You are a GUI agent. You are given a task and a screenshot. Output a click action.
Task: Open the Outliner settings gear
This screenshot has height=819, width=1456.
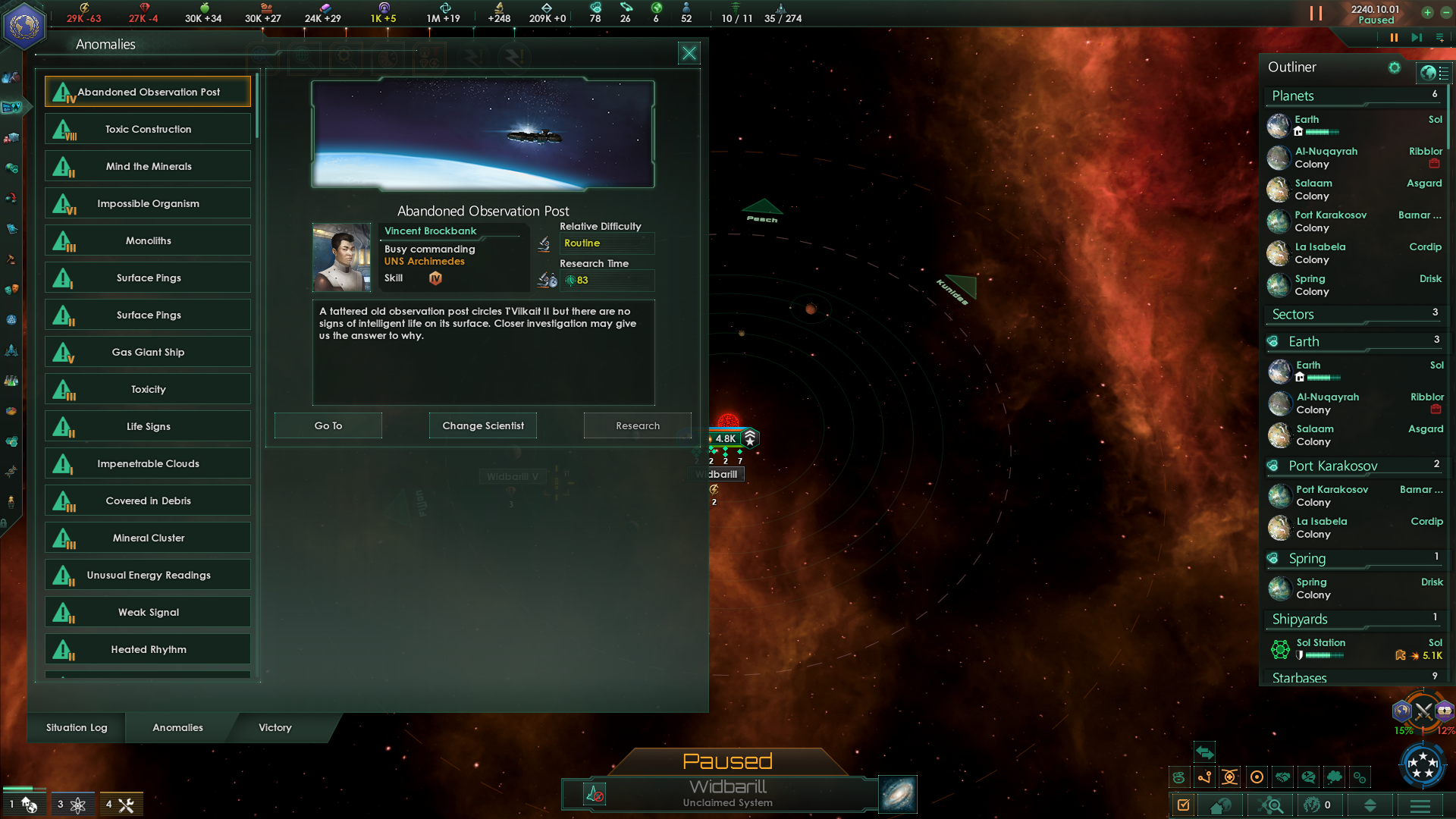[1394, 67]
